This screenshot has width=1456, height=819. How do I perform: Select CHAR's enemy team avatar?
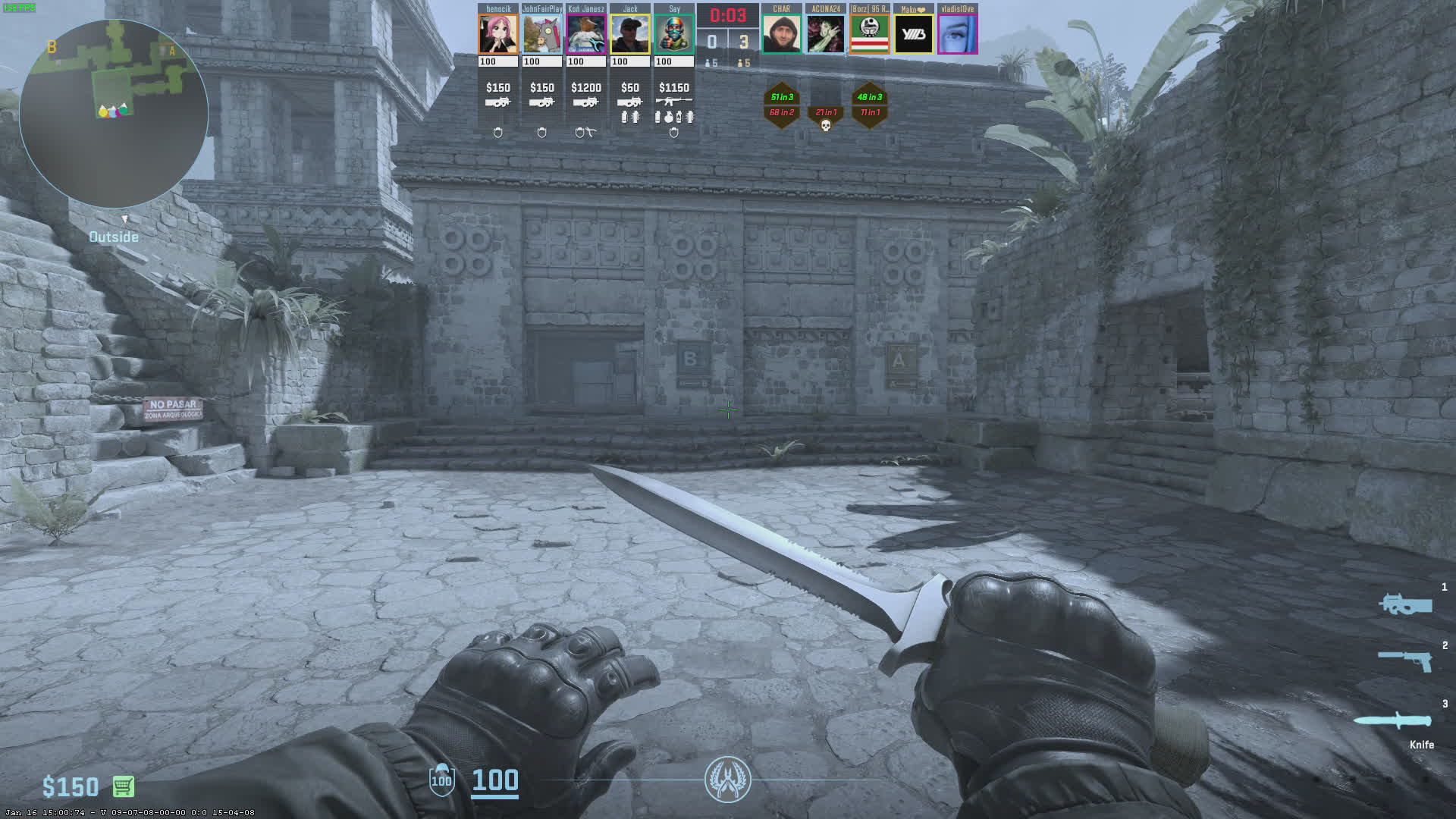coord(781,34)
